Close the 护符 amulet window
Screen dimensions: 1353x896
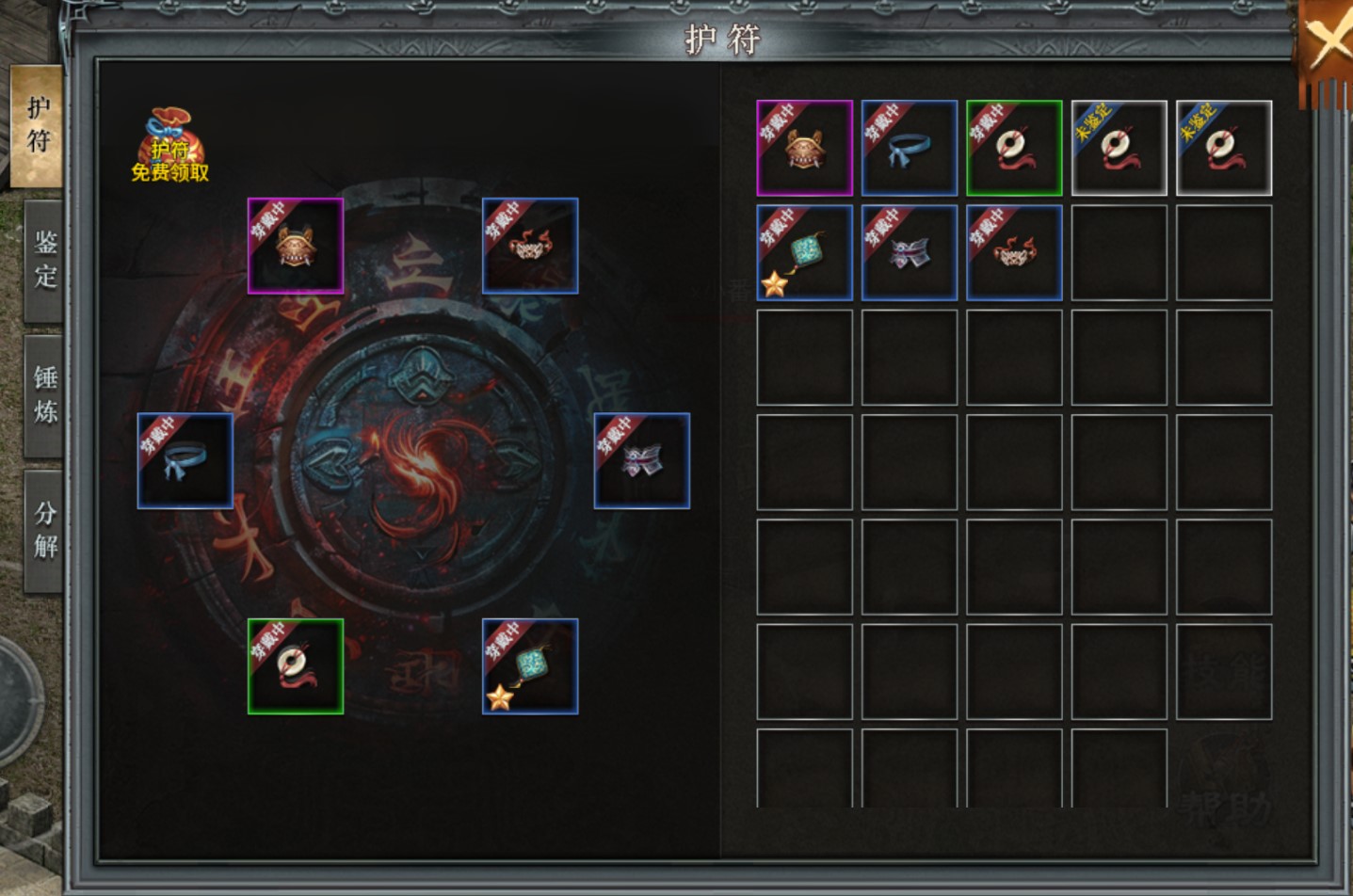pos(1328,43)
